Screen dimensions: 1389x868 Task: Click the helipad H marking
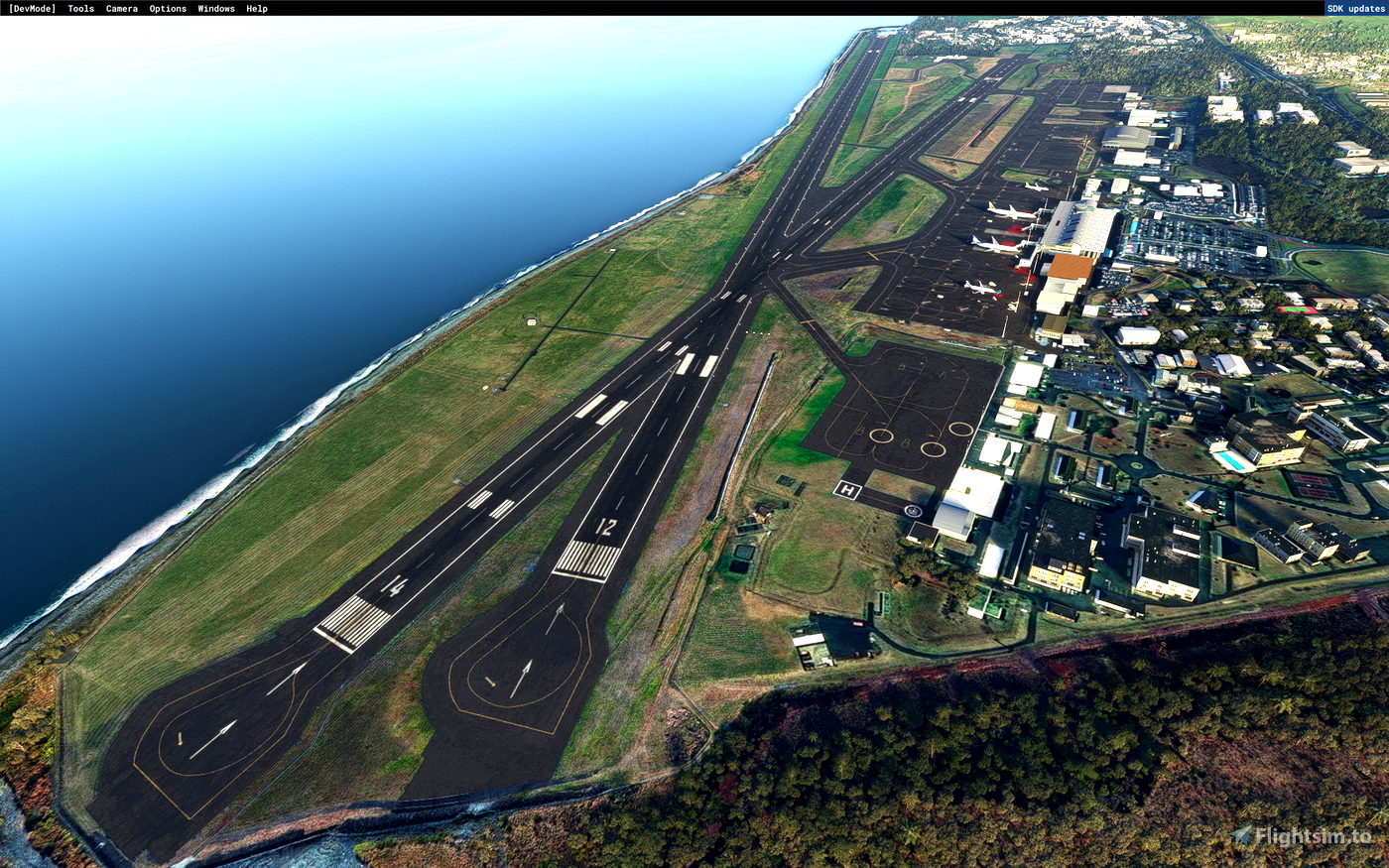(846, 490)
